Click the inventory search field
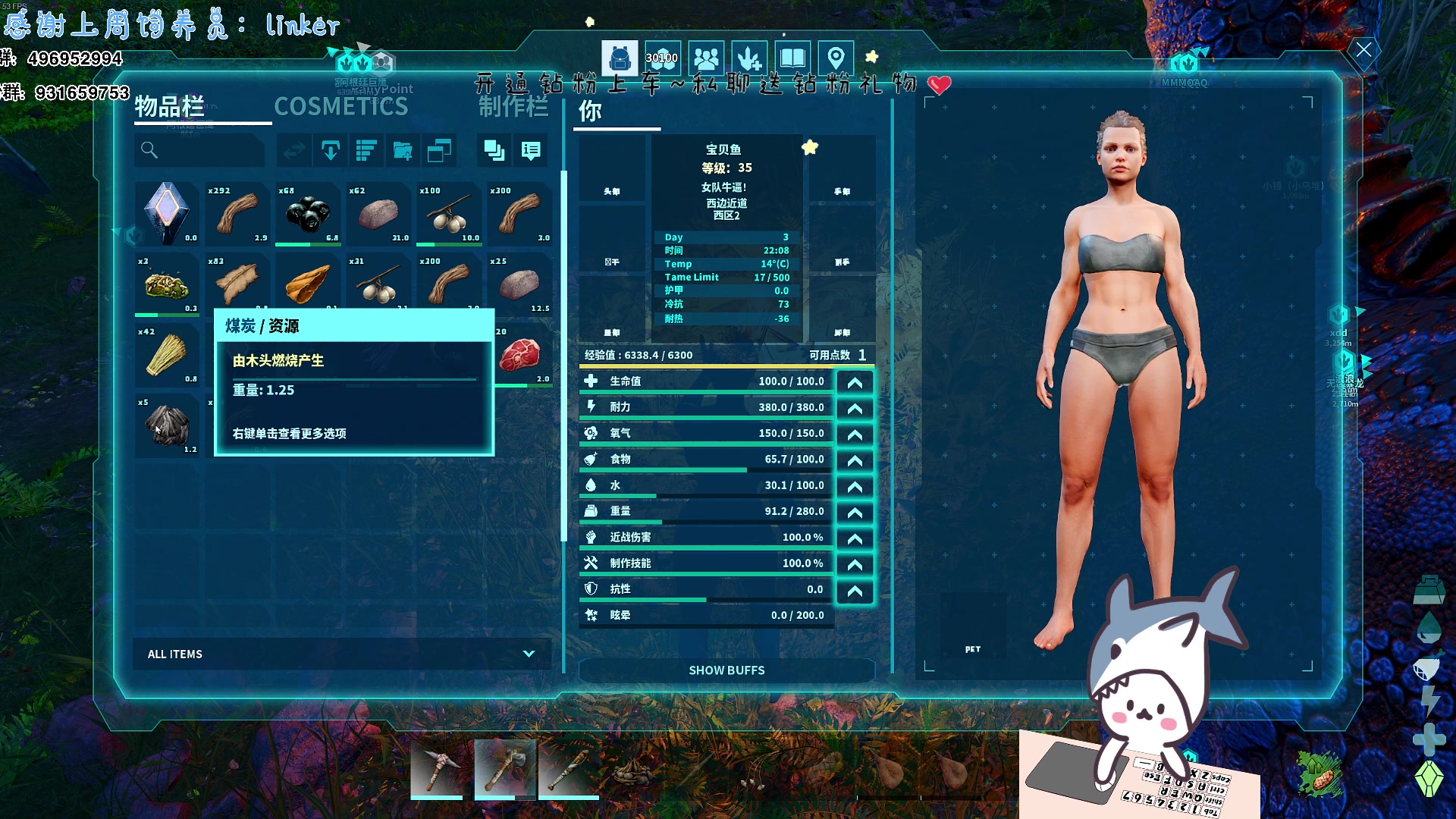 (201, 151)
